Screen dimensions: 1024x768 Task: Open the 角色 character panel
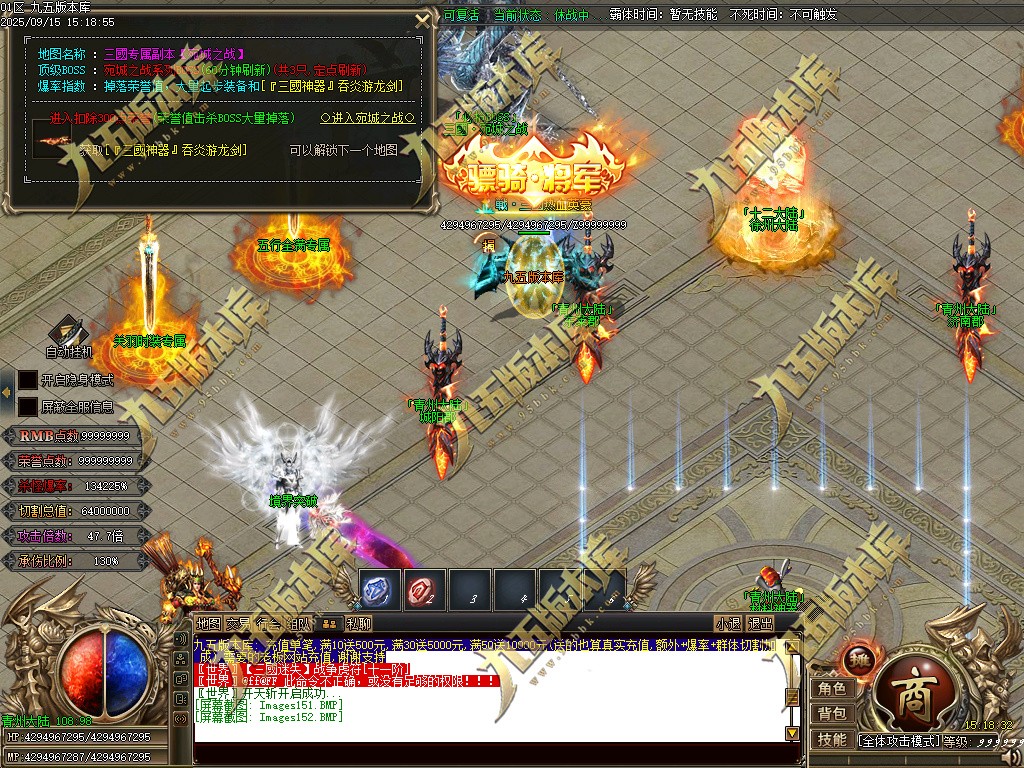tap(831, 689)
